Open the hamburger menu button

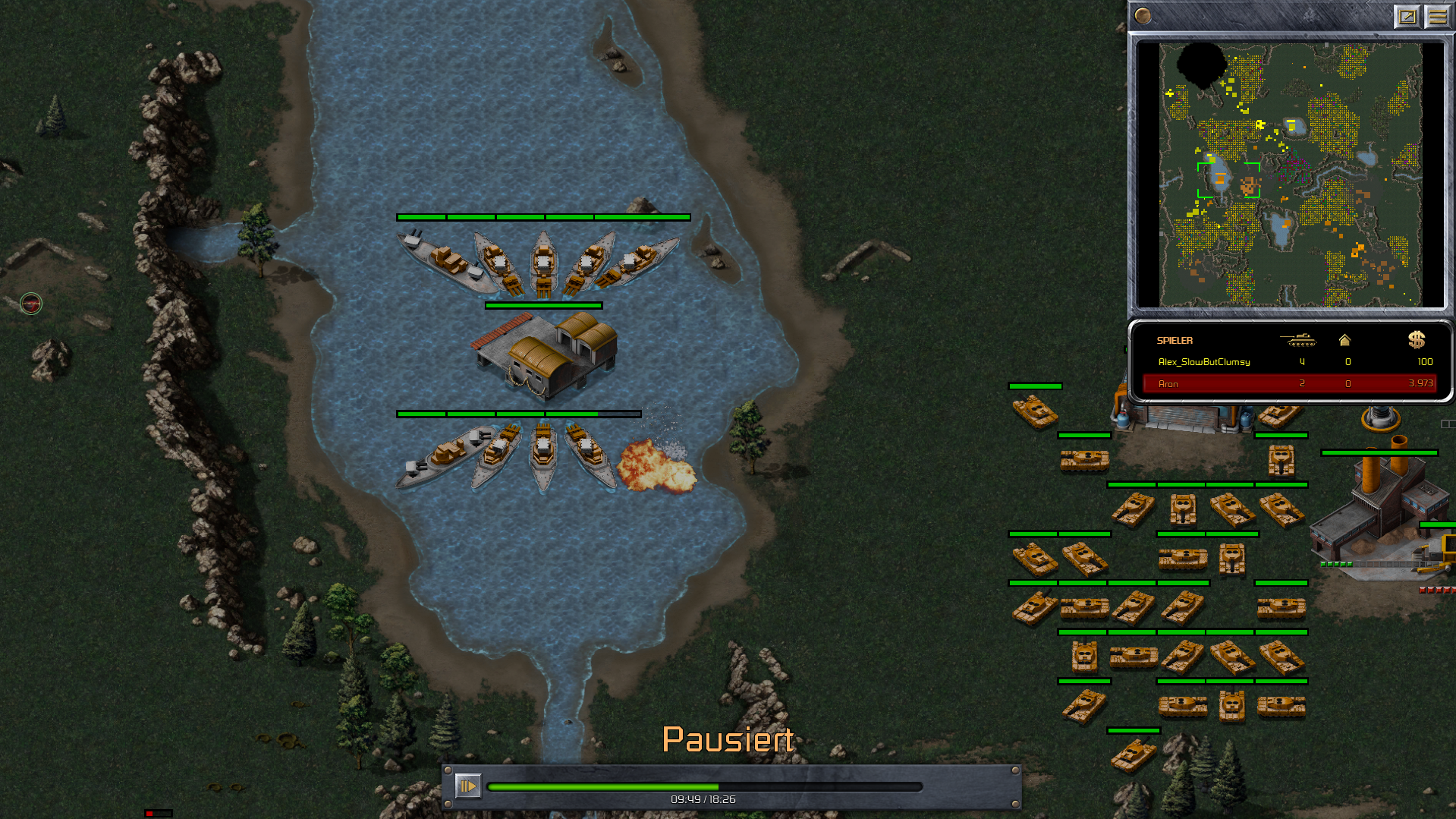click(1437, 17)
